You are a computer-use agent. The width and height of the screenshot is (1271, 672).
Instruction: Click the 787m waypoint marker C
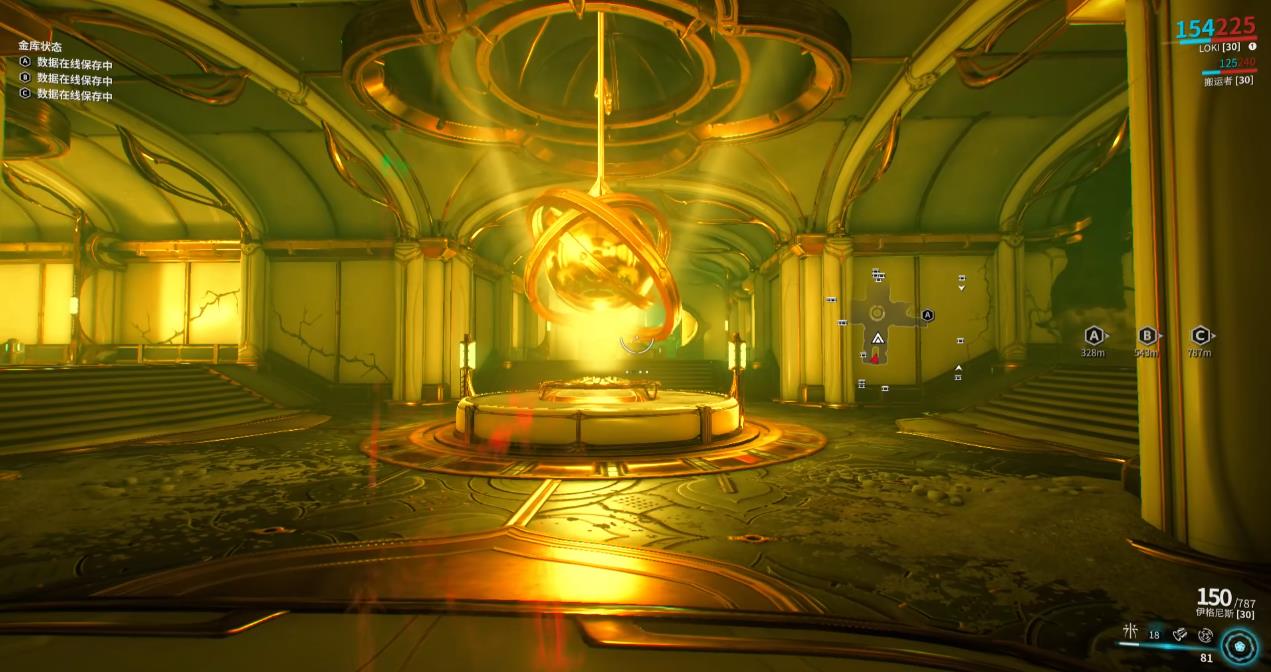pos(1200,336)
